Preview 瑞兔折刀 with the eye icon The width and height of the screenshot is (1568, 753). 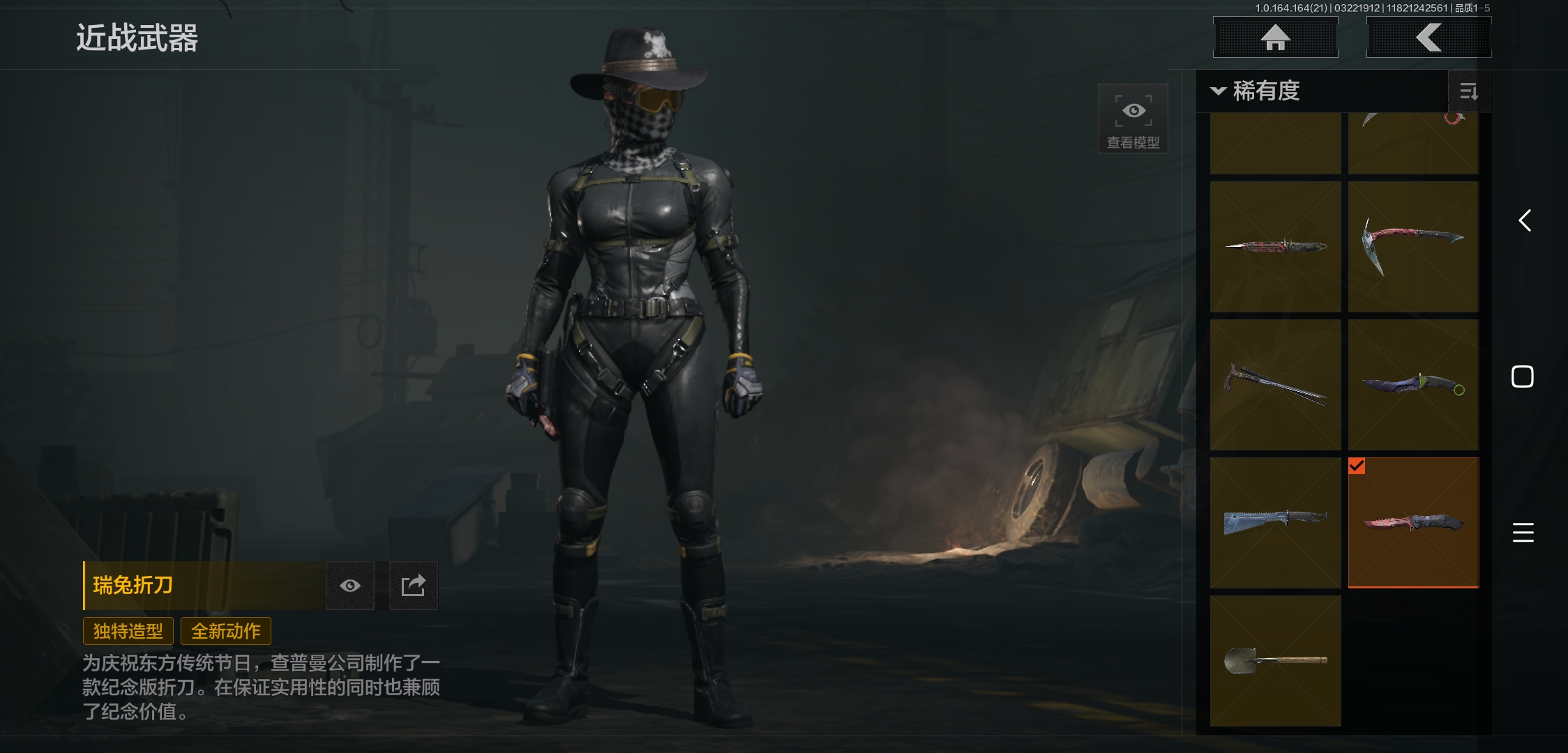click(350, 586)
